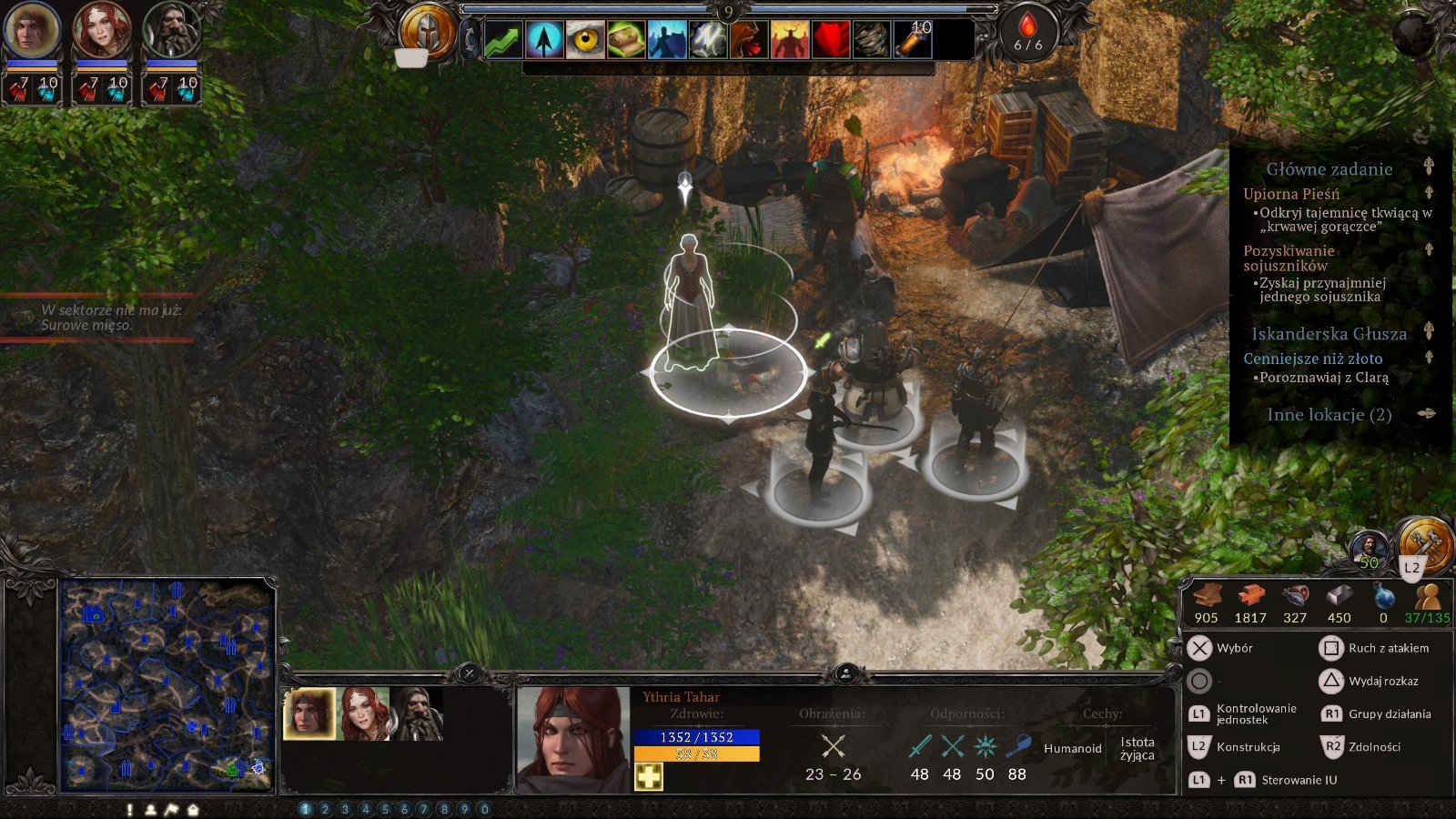Select the dwarf hero portrait at top
This screenshot has height=819, width=1456.
click(x=170, y=31)
